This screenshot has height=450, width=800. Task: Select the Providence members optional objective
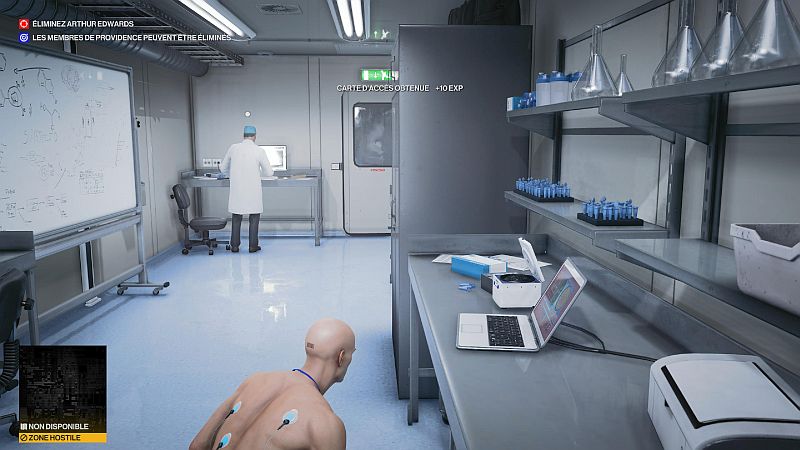[130, 37]
